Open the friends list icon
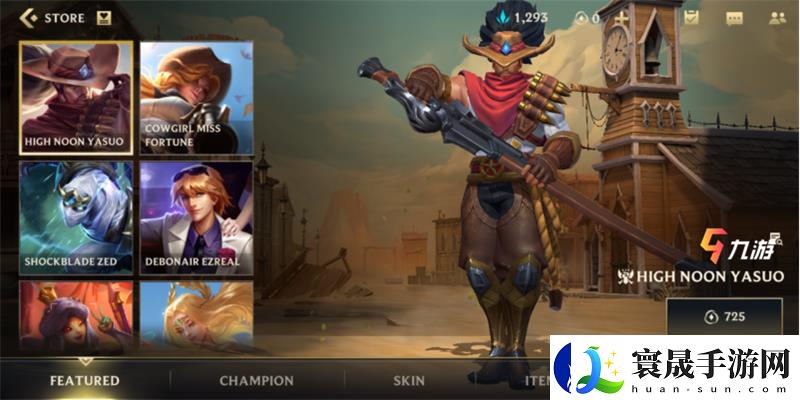 776,17
